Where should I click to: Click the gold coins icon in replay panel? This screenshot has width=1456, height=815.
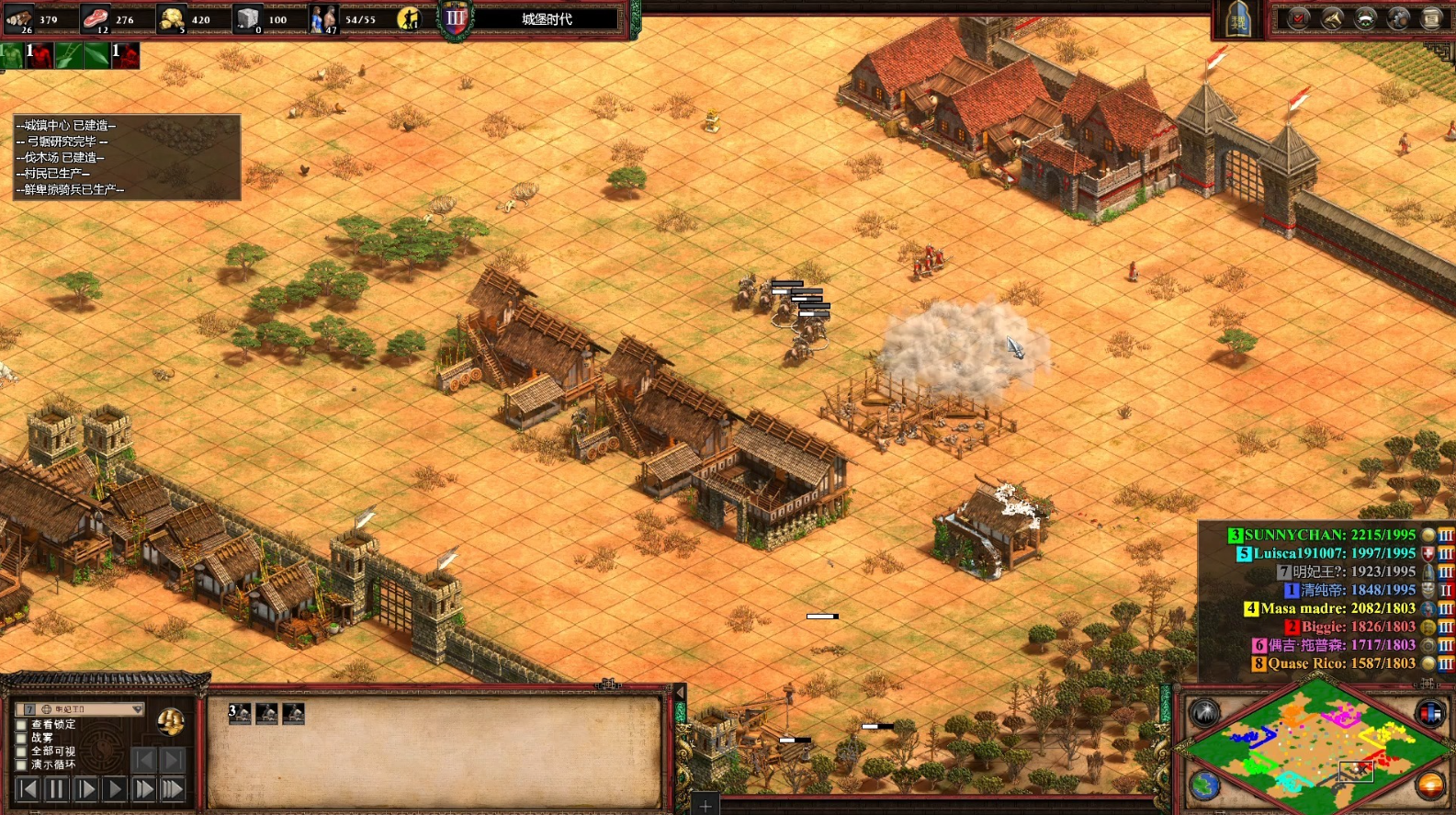click(x=170, y=722)
